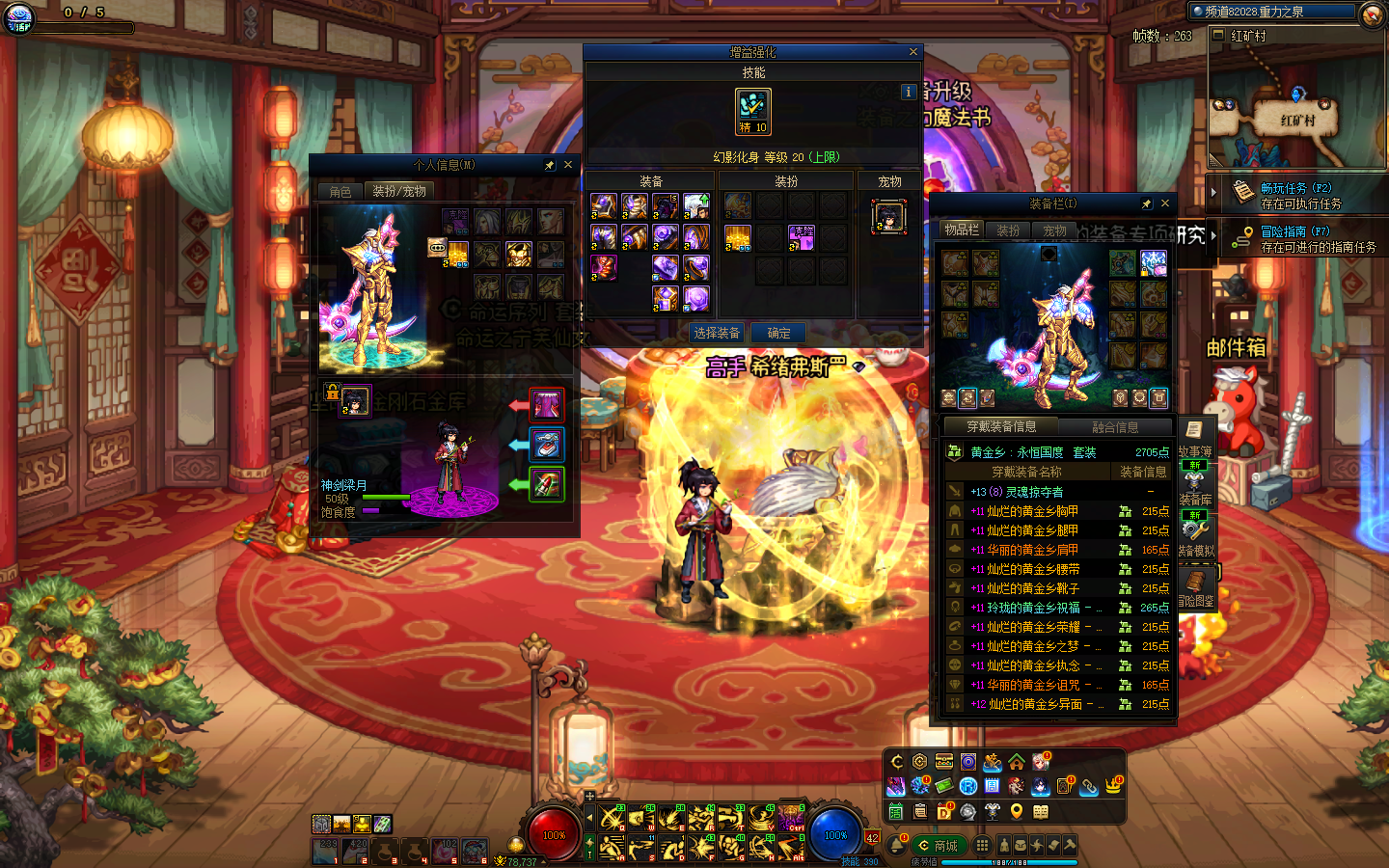Switch to the 融合信息 tab
This screenshot has width=1389, height=868.
1115,427
